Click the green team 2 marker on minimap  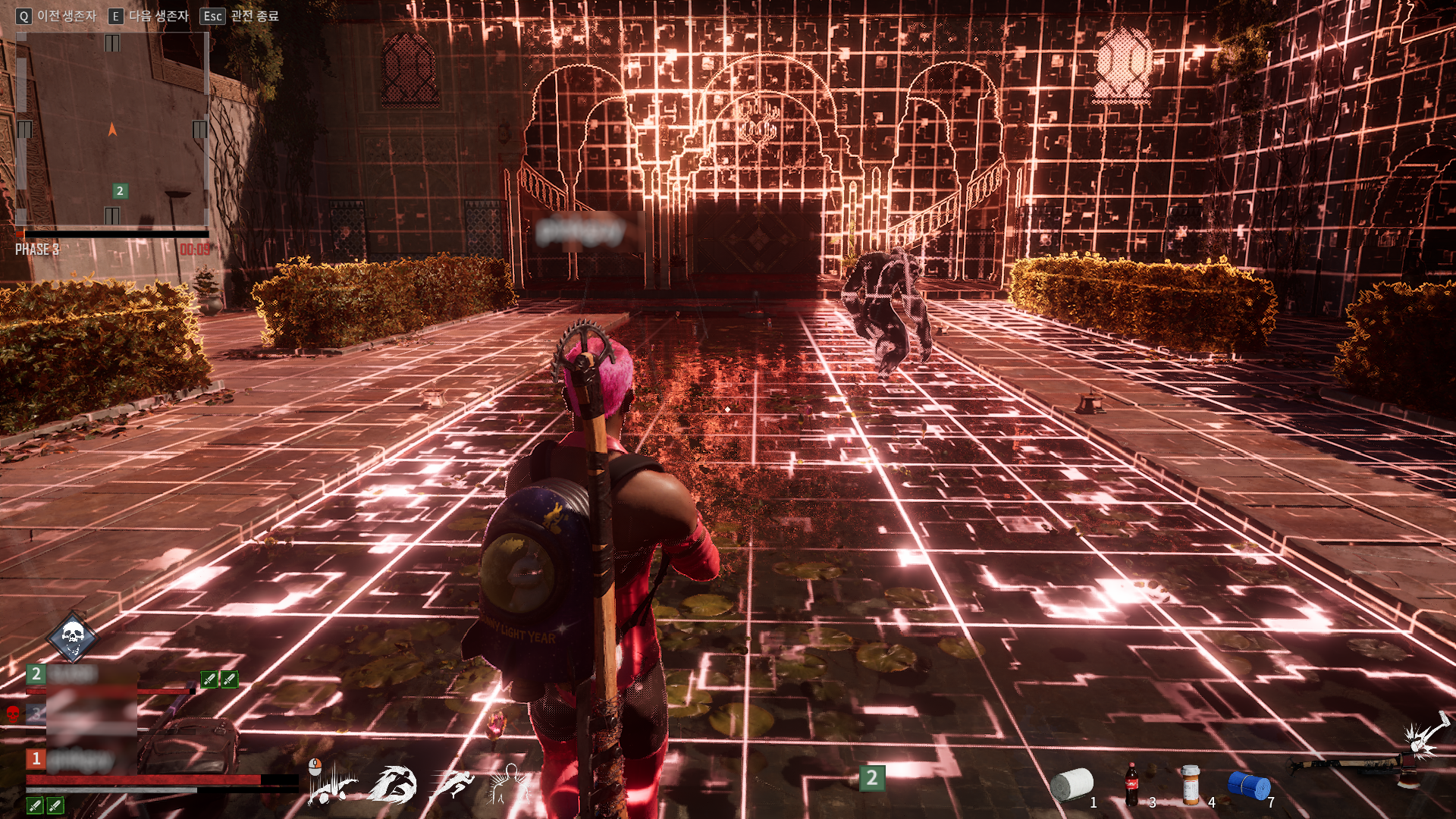point(120,191)
